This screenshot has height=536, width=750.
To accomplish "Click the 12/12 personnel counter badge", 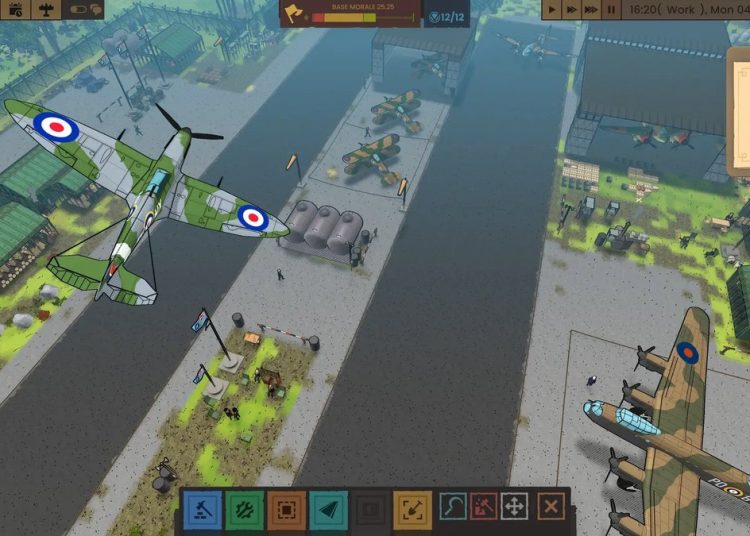I will click(446, 16).
